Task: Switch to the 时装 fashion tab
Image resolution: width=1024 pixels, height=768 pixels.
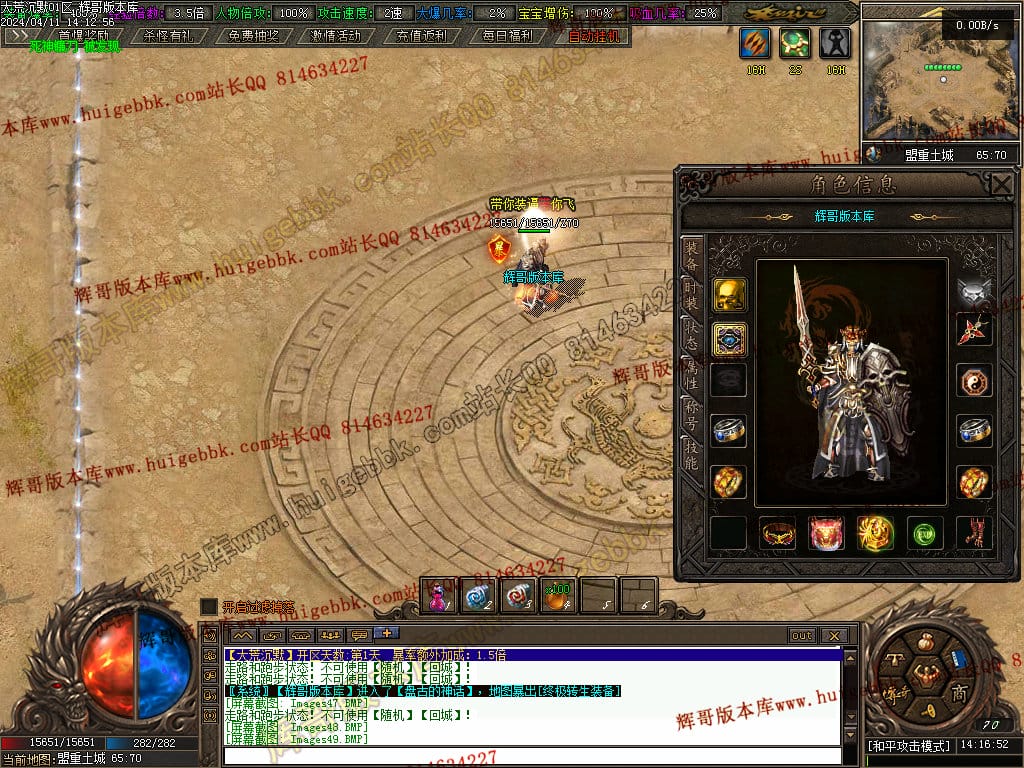Action: 691,296
